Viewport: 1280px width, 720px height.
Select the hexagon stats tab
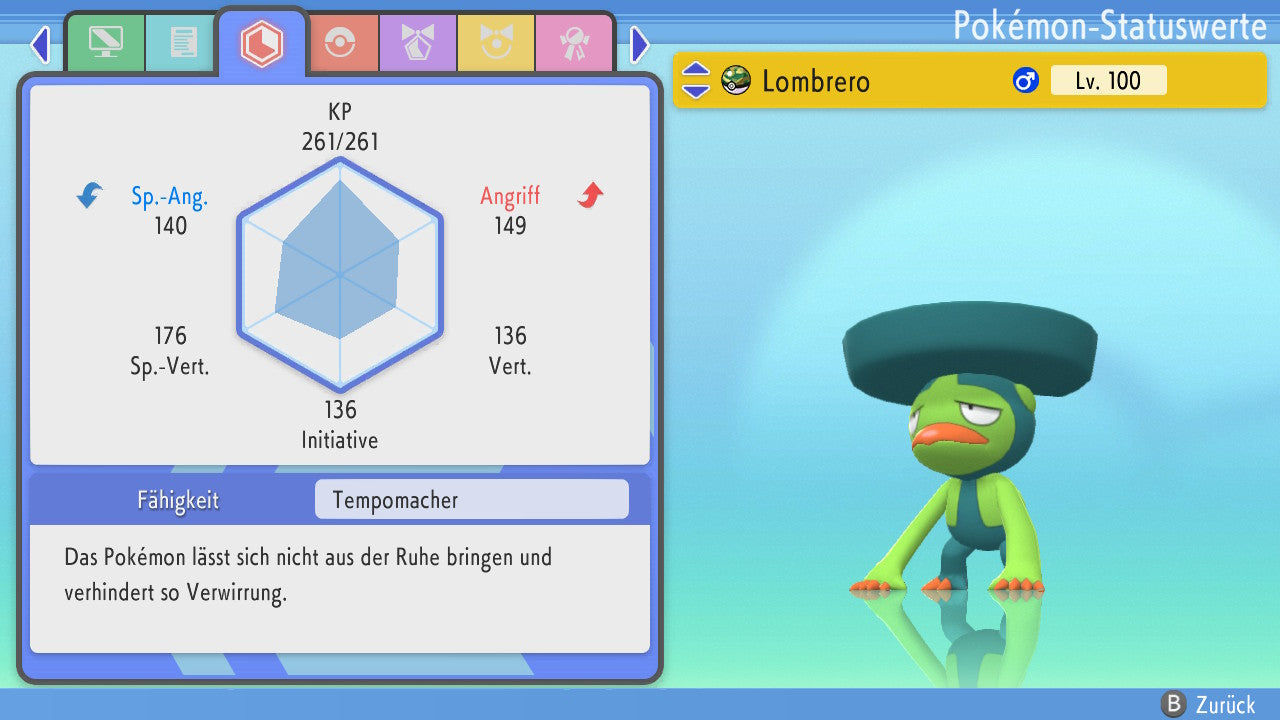(262, 43)
